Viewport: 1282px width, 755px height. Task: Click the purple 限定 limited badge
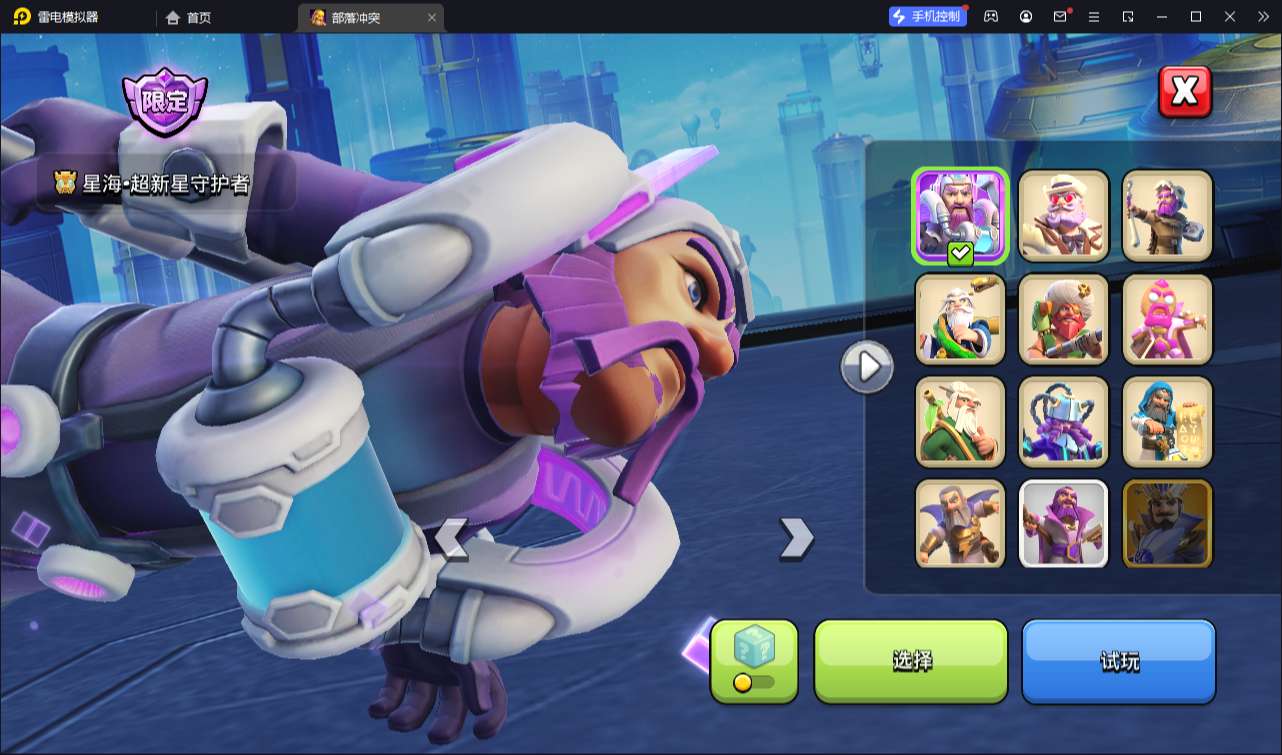(x=164, y=101)
